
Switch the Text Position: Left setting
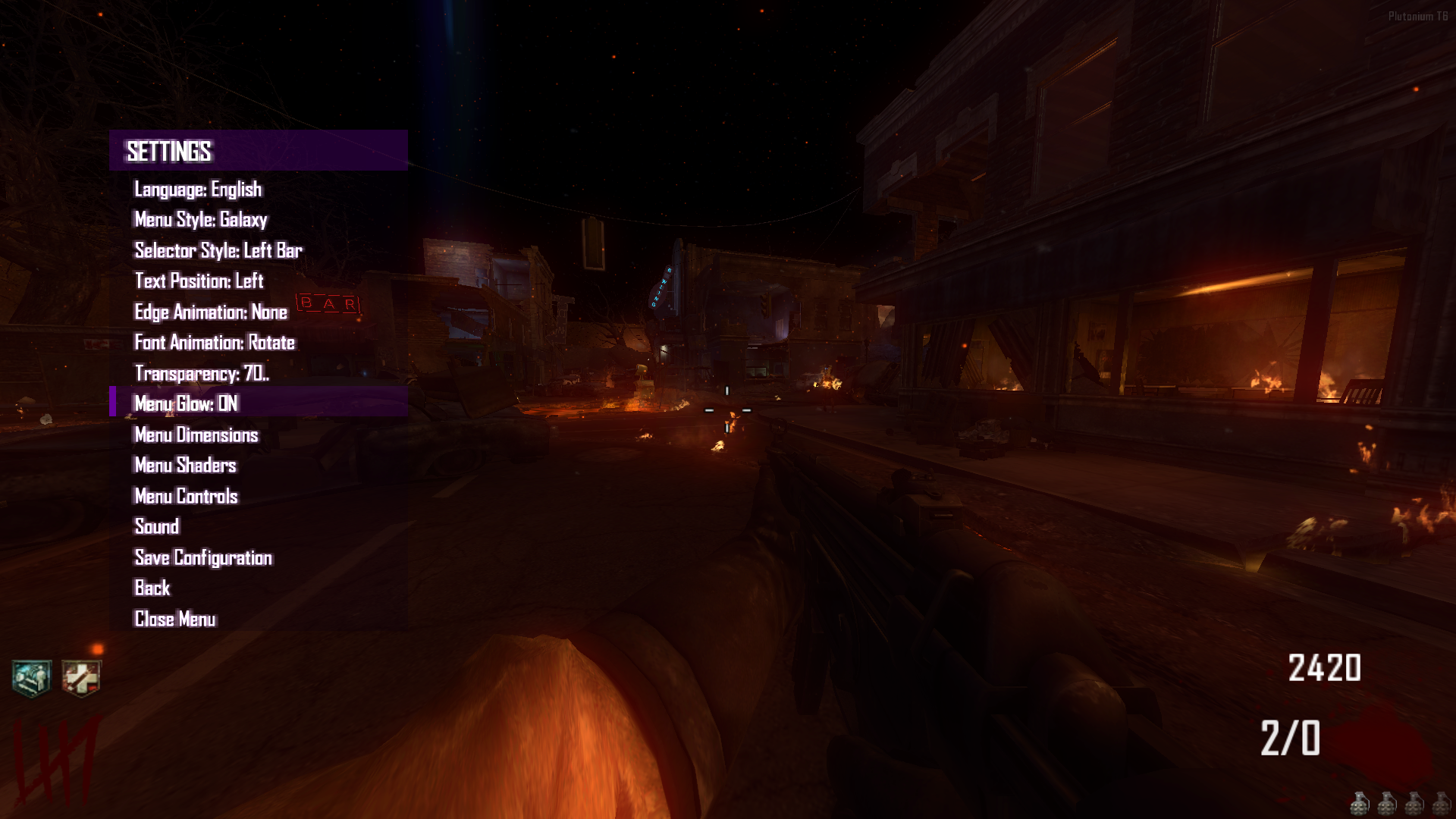198,281
